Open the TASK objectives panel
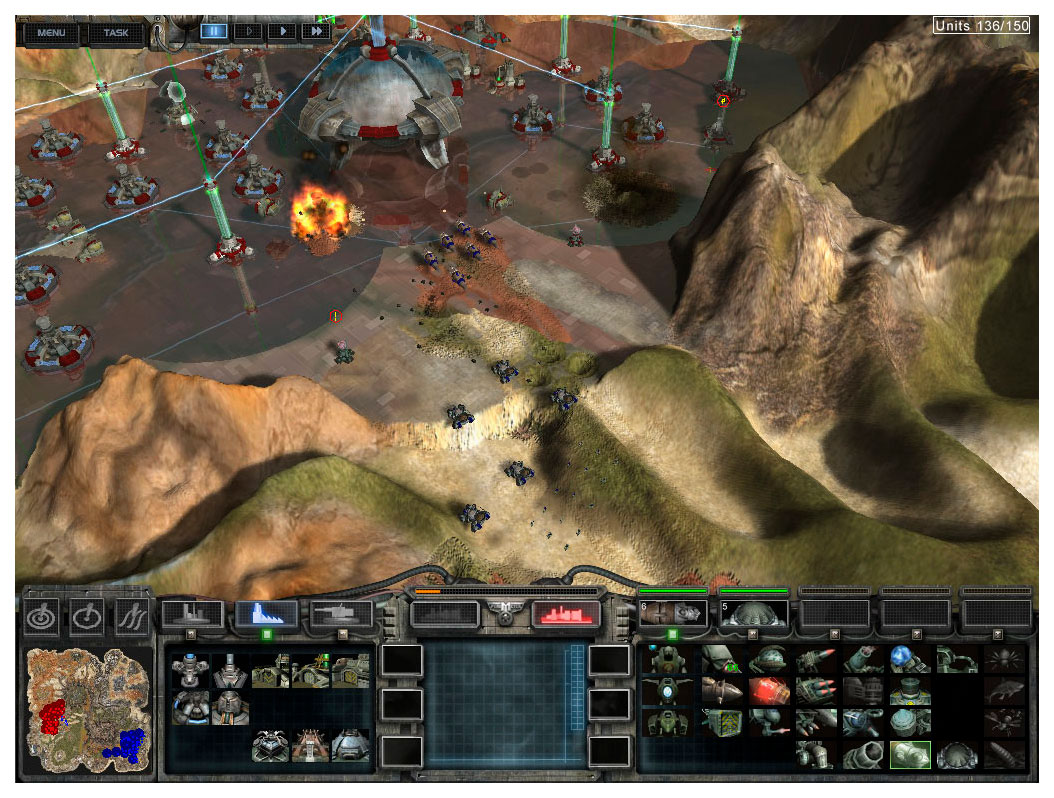 coord(115,32)
